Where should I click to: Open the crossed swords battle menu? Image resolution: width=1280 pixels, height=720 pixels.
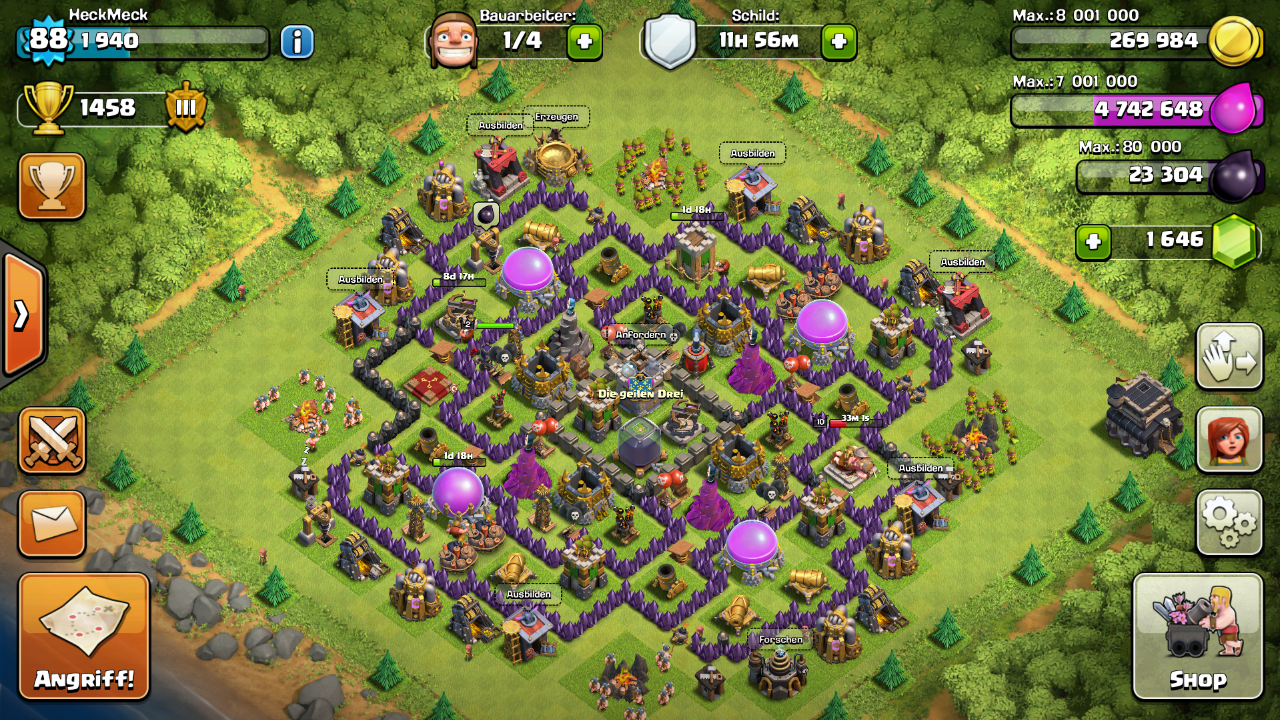click(x=52, y=440)
